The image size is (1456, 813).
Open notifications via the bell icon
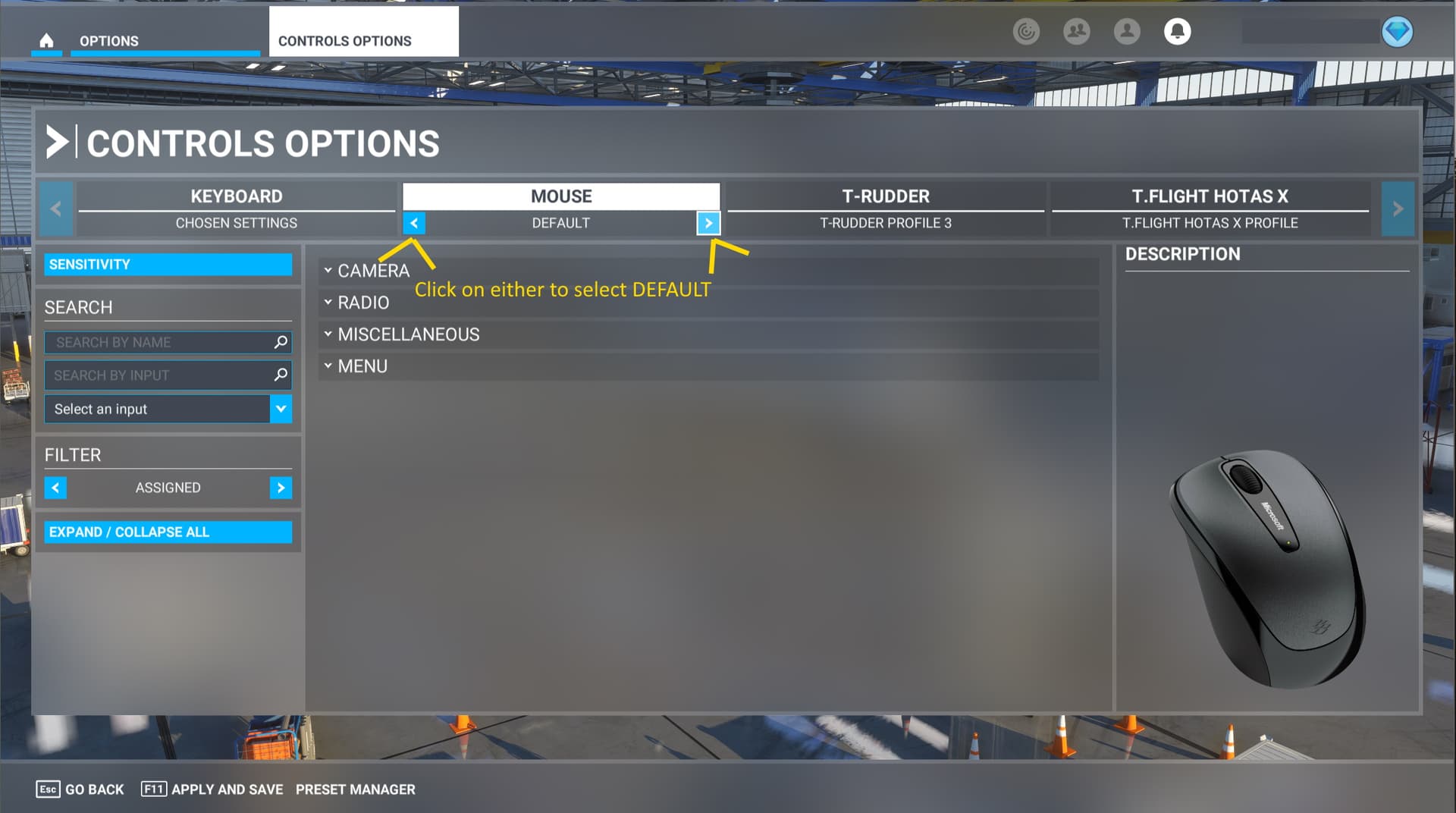click(x=1177, y=32)
